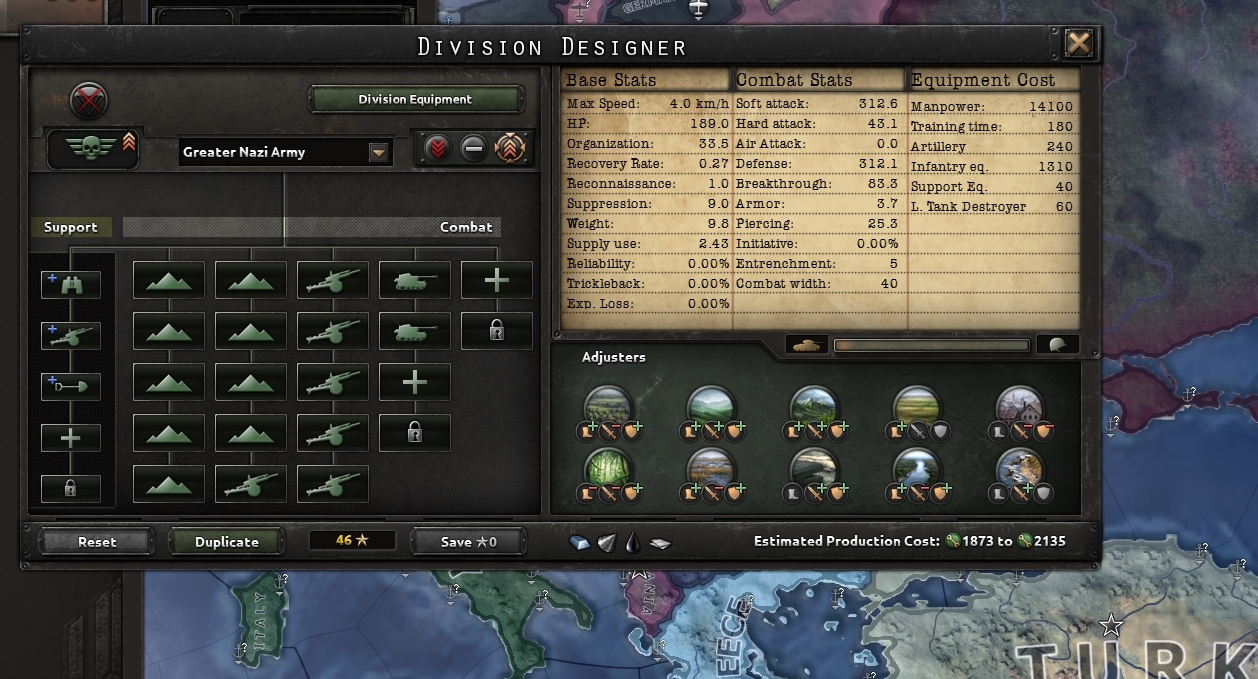Duplicate the division template
This screenshot has width=1258, height=679.
(x=227, y=541)
